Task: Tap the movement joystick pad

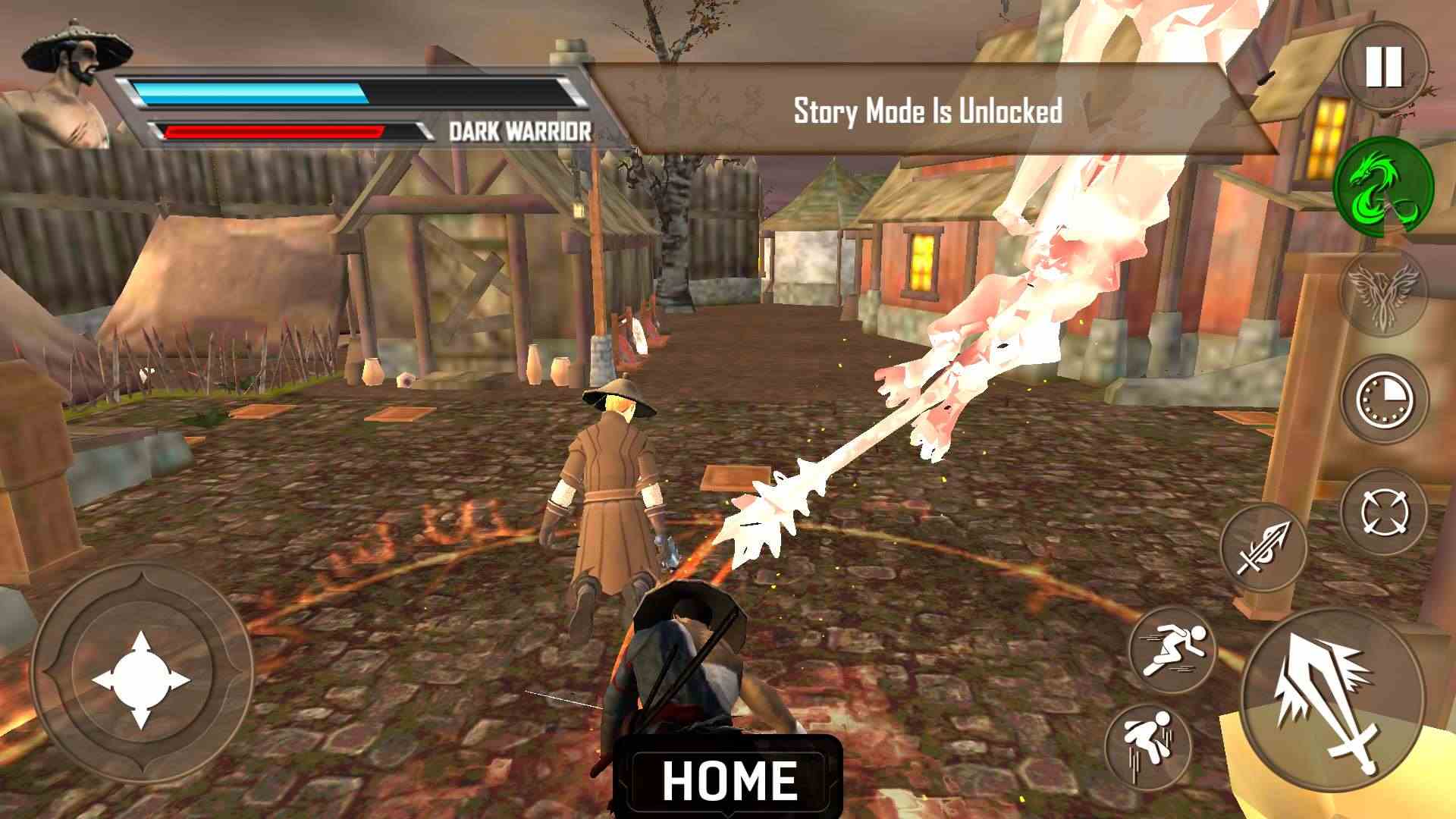Action: coord(141,679)
